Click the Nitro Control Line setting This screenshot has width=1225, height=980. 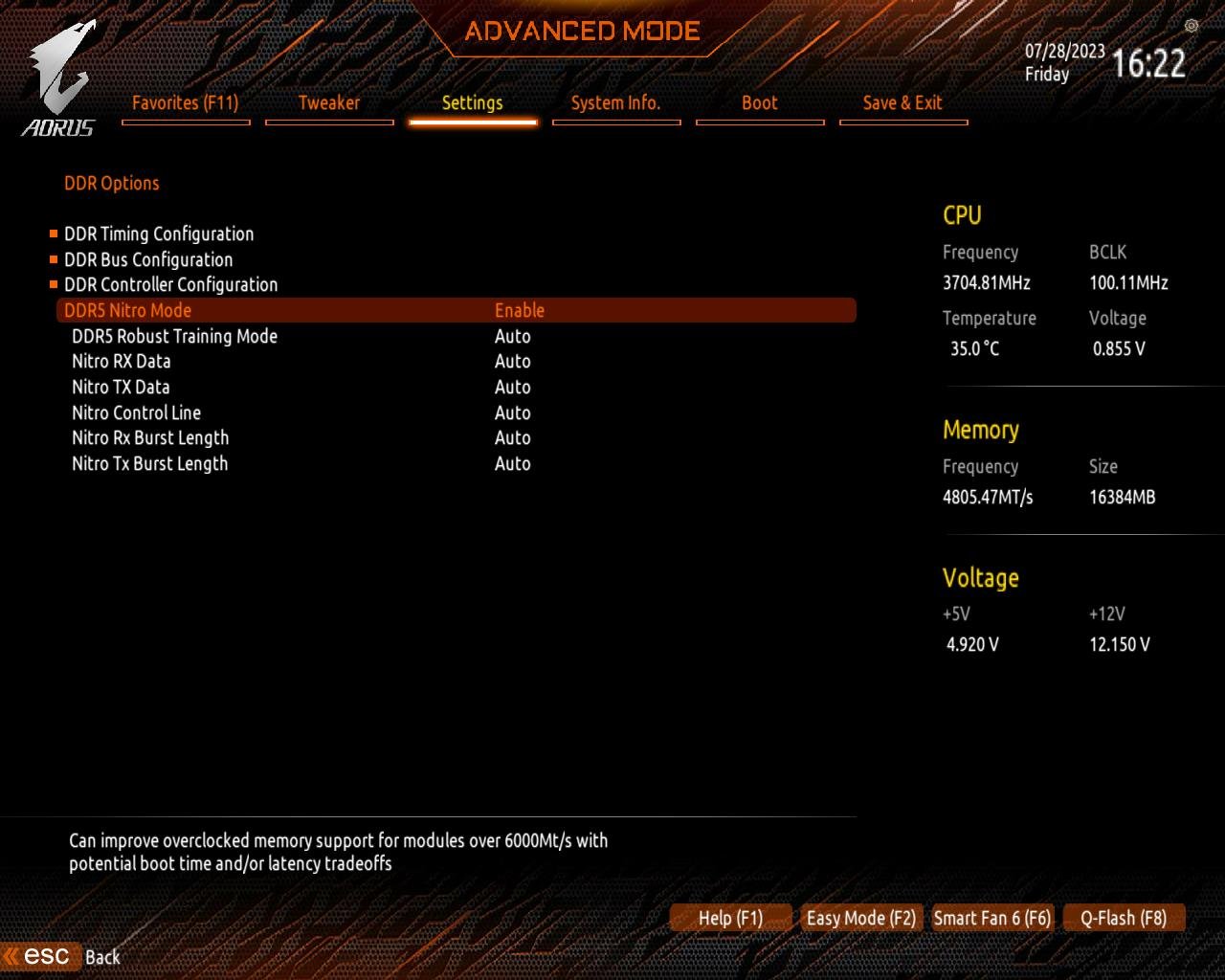(x=136, y=412)
